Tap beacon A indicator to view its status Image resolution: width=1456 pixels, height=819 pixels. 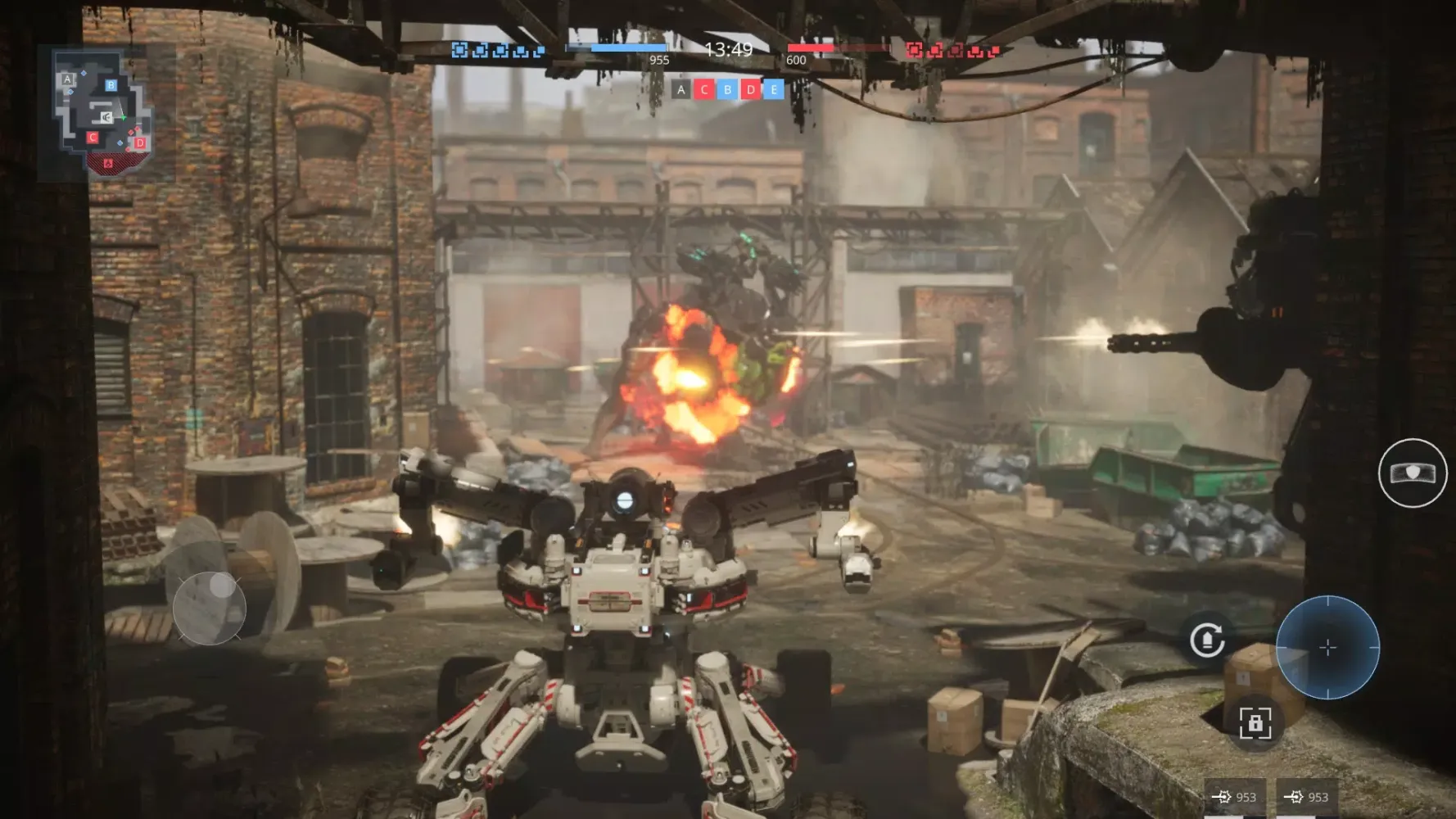(680, 89)
